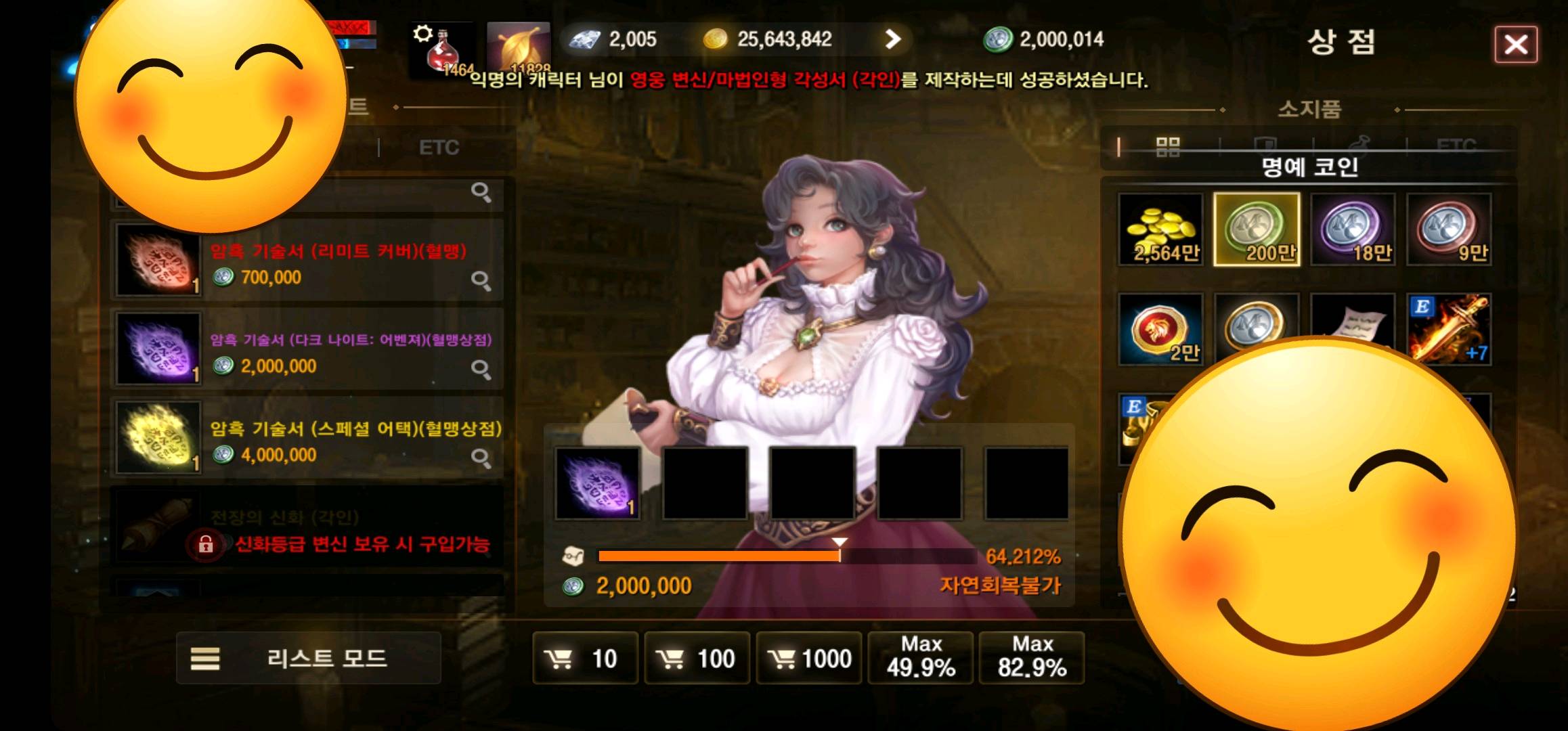Select the 200만 green honor coin
Viewport: 1568px width, 731px height.
1257,230
